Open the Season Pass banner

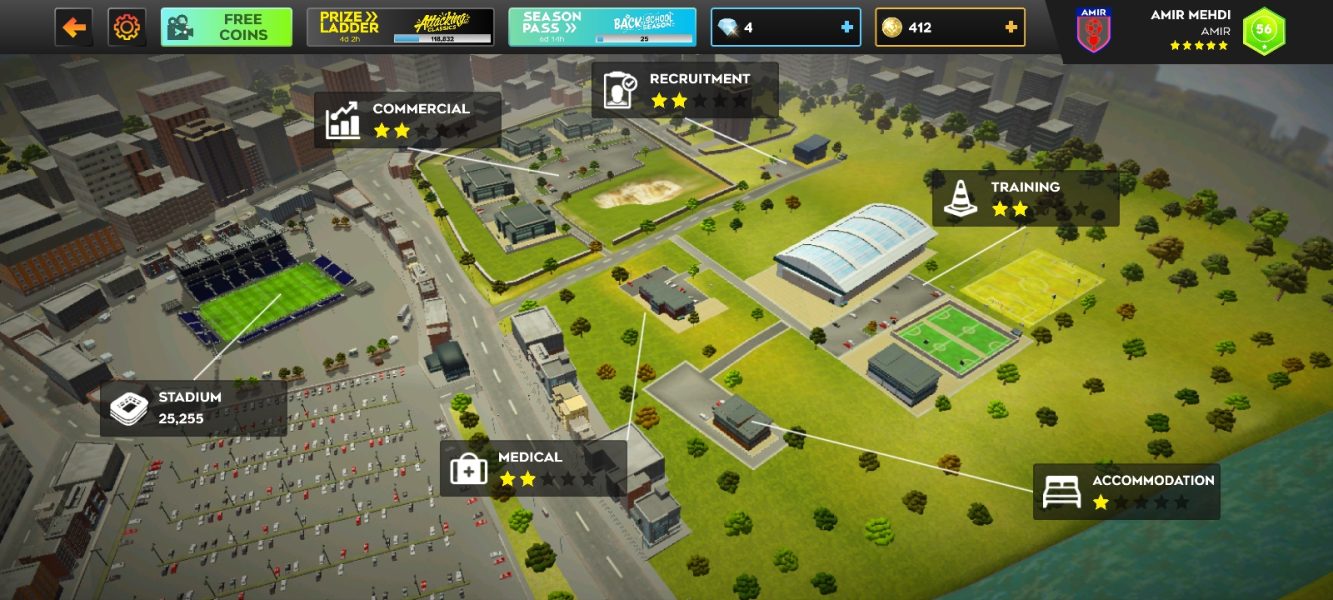[x=601, y=27]
